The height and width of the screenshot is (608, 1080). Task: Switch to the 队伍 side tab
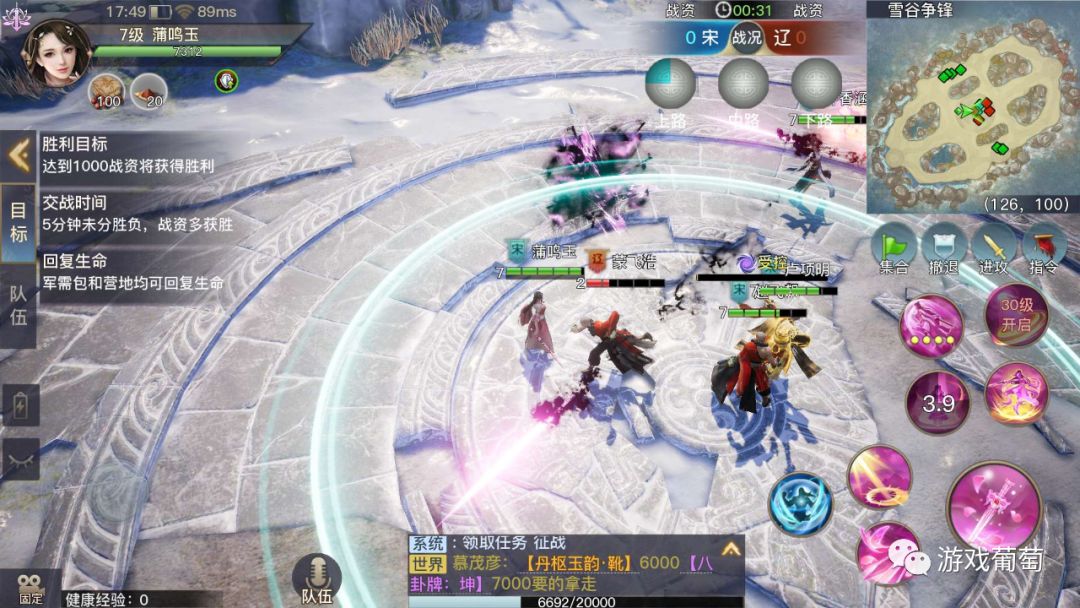click(18, 306)
